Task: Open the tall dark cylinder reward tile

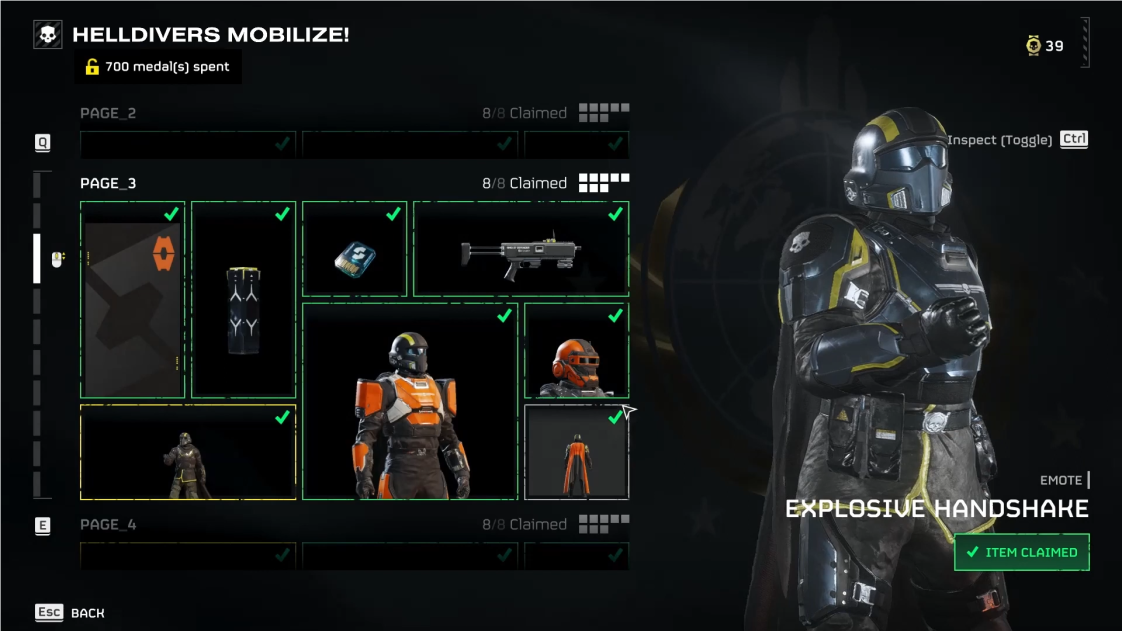Action: click(243, 300)
